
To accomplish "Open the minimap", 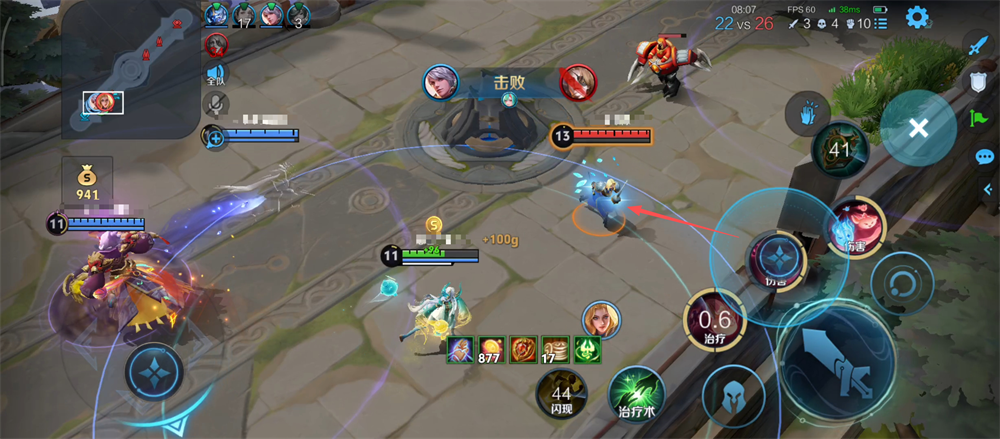I will 130,70.
